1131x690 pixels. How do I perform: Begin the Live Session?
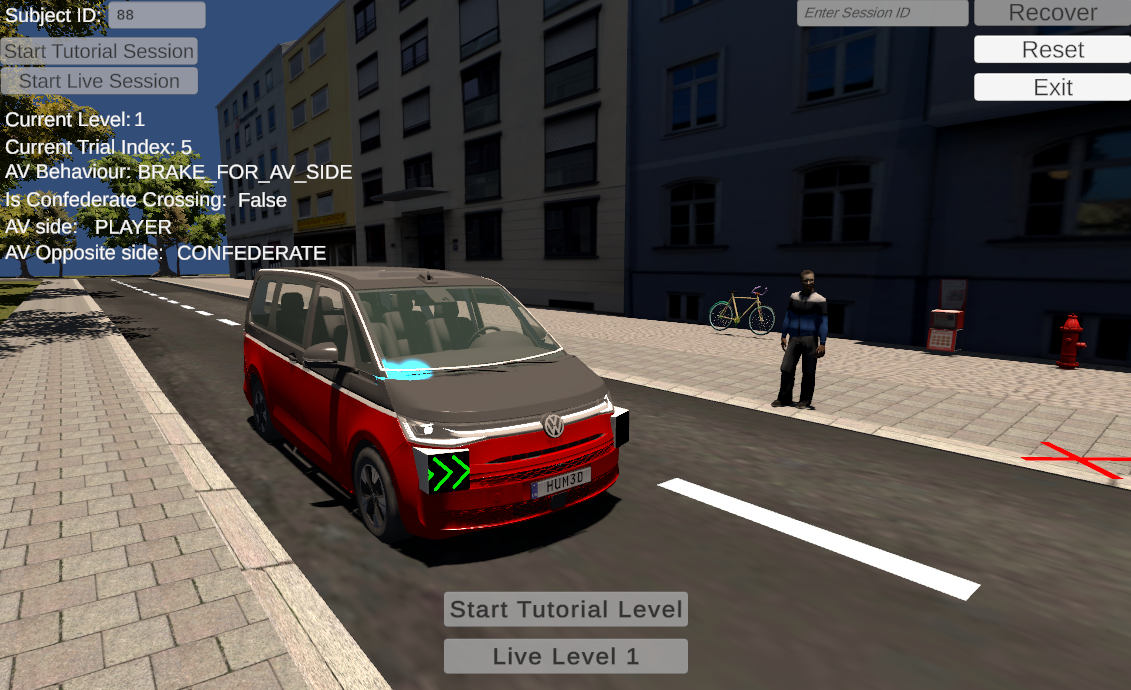coord(99,81)
